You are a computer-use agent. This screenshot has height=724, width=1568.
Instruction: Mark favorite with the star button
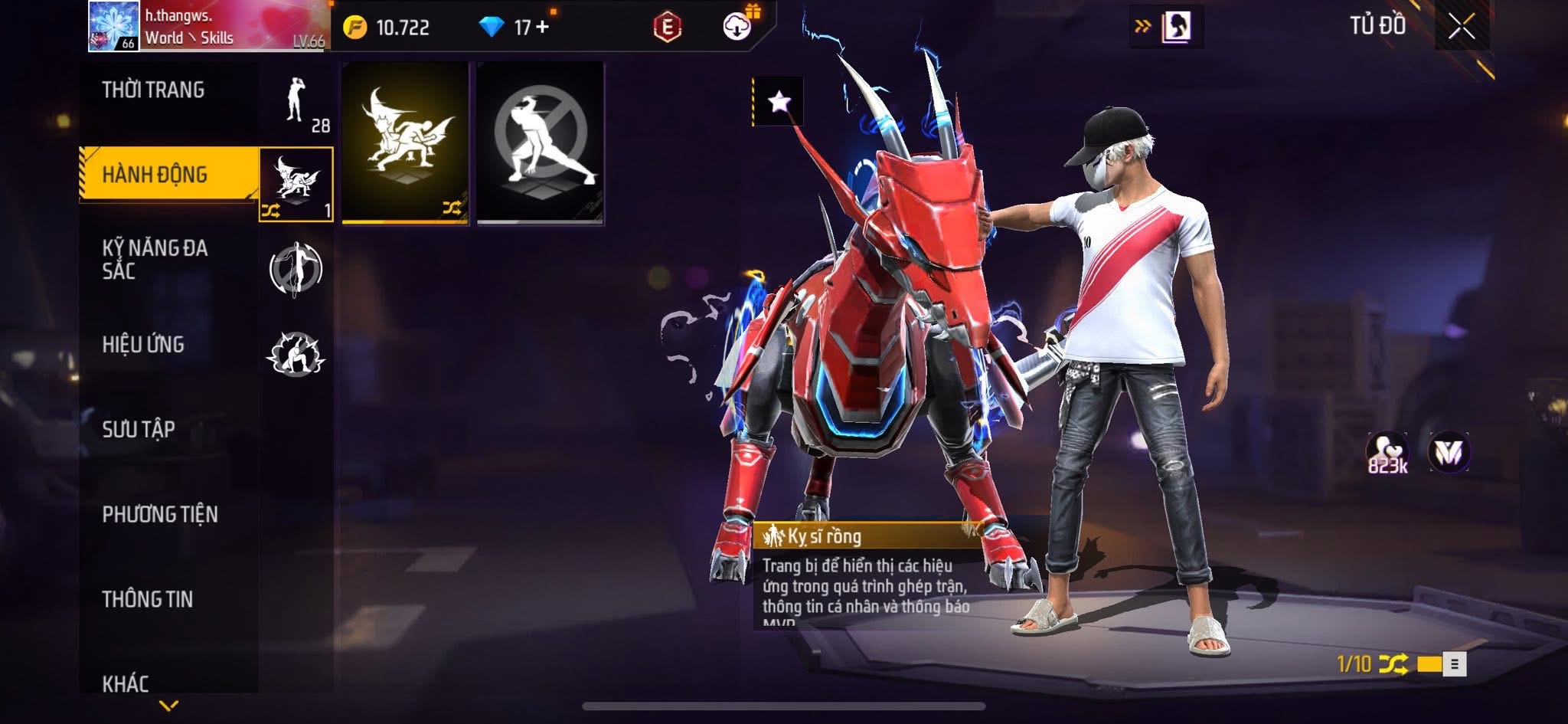pos(779,101)
